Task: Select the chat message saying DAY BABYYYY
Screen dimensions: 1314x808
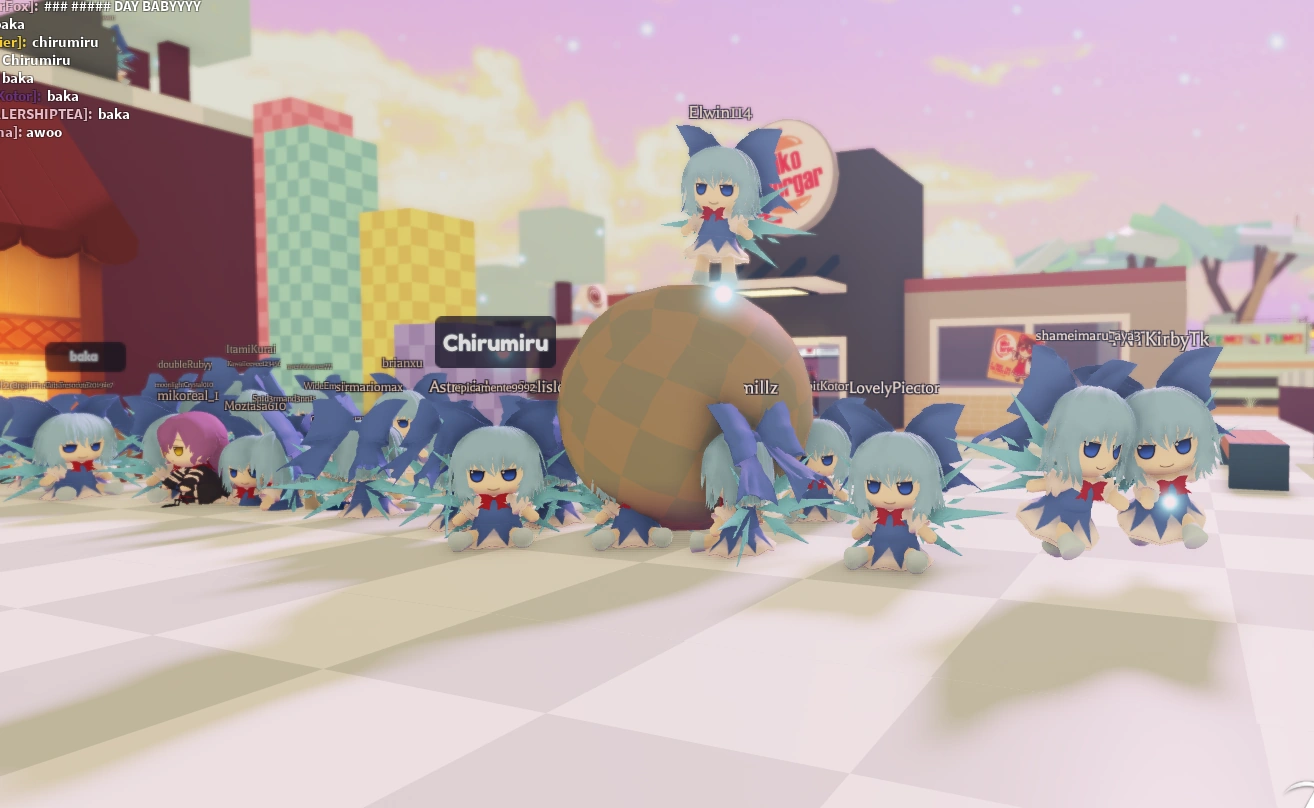Action: 130,7
